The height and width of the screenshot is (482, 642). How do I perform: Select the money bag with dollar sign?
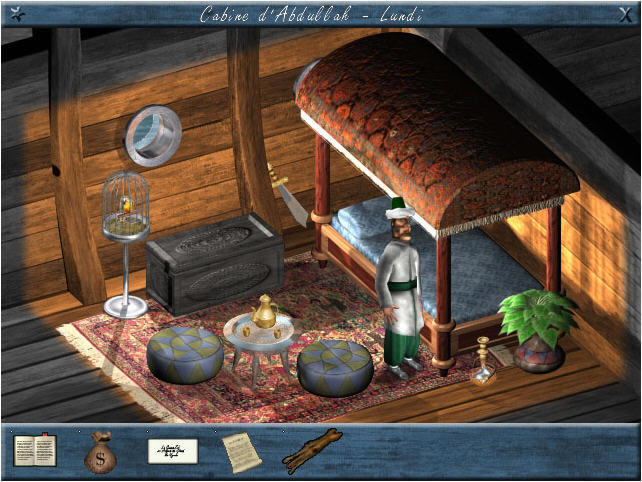pyautogui.click(x=100, y=452)
